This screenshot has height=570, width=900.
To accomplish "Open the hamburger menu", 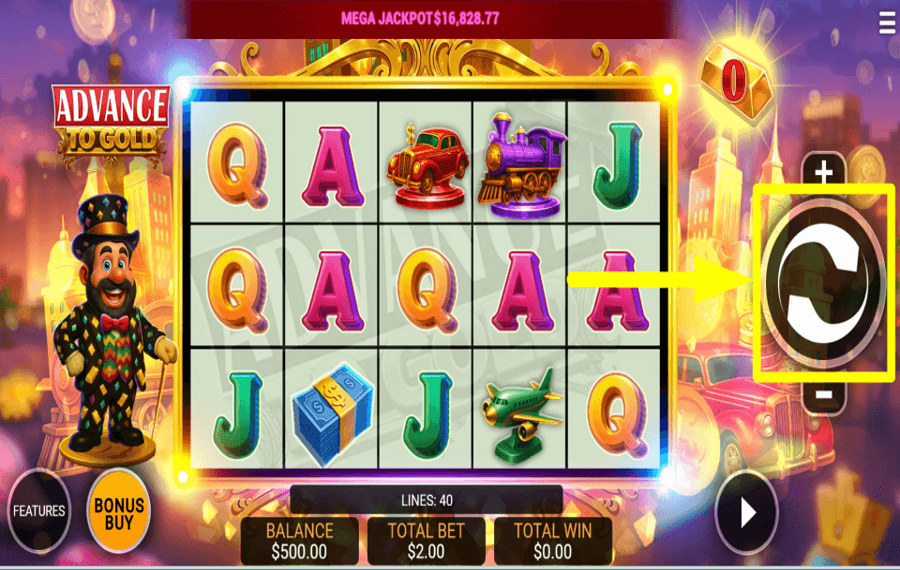I will [886, 23].
